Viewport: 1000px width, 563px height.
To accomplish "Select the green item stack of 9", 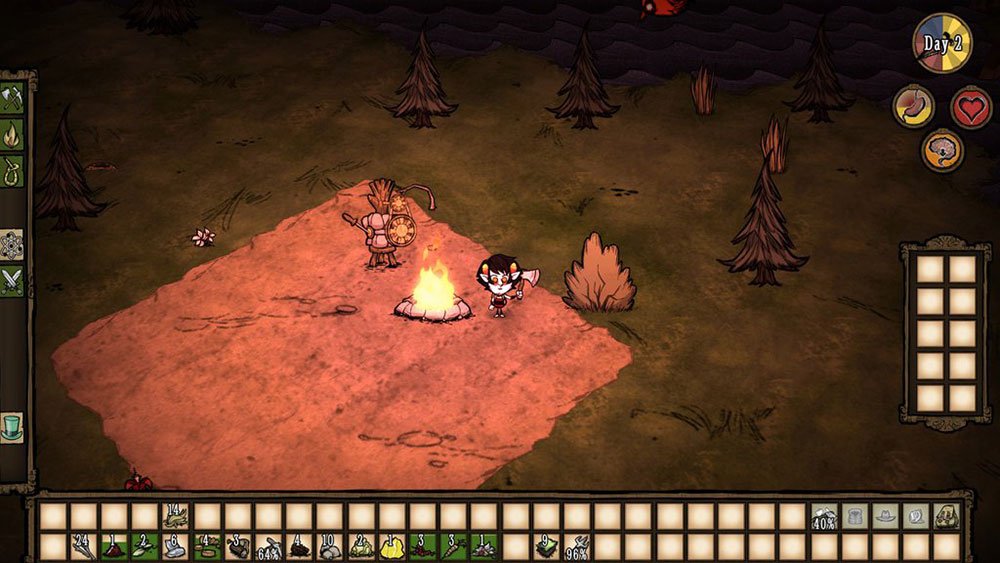I will coord(546,547).
